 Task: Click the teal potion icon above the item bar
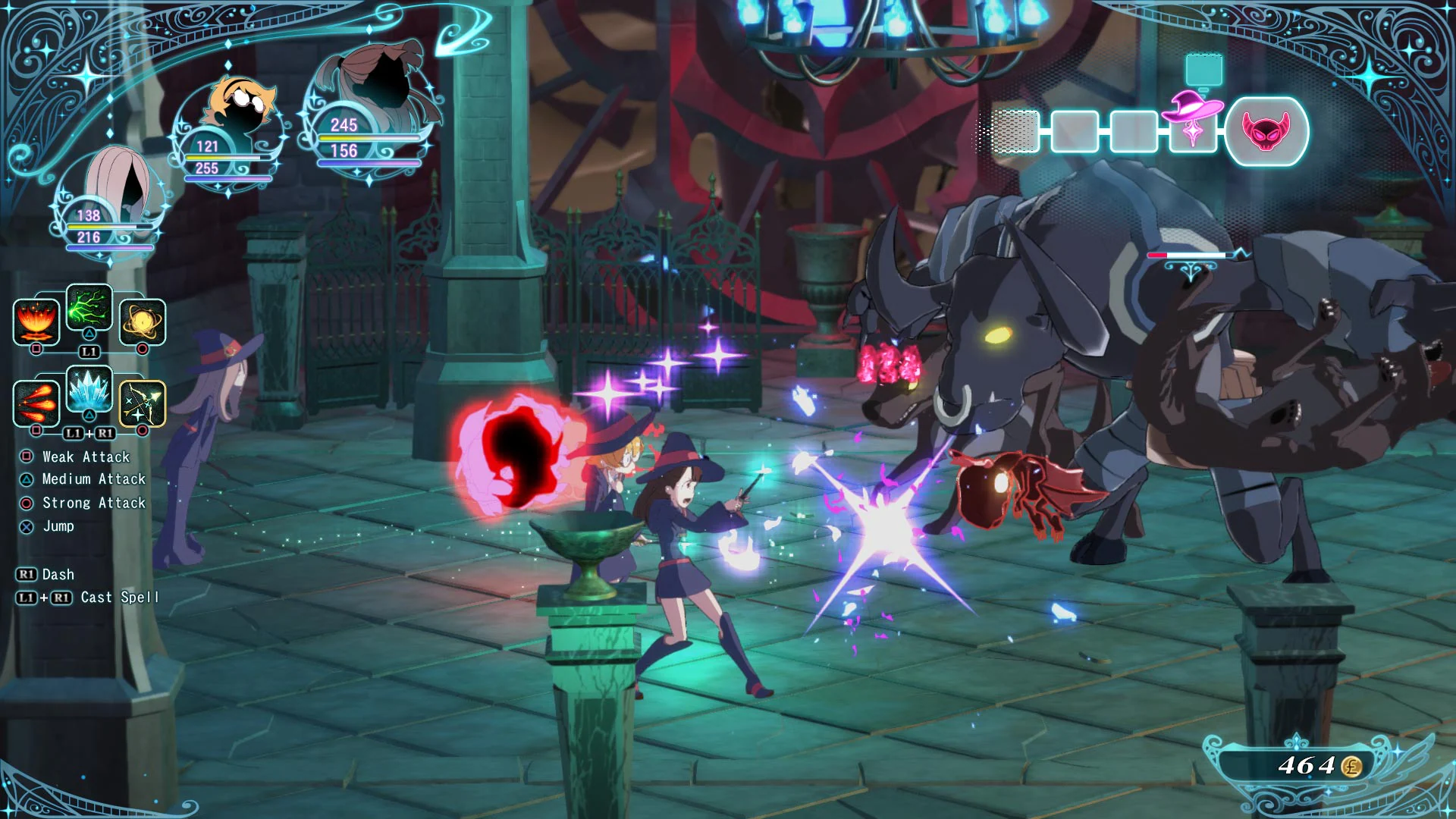1203,67
